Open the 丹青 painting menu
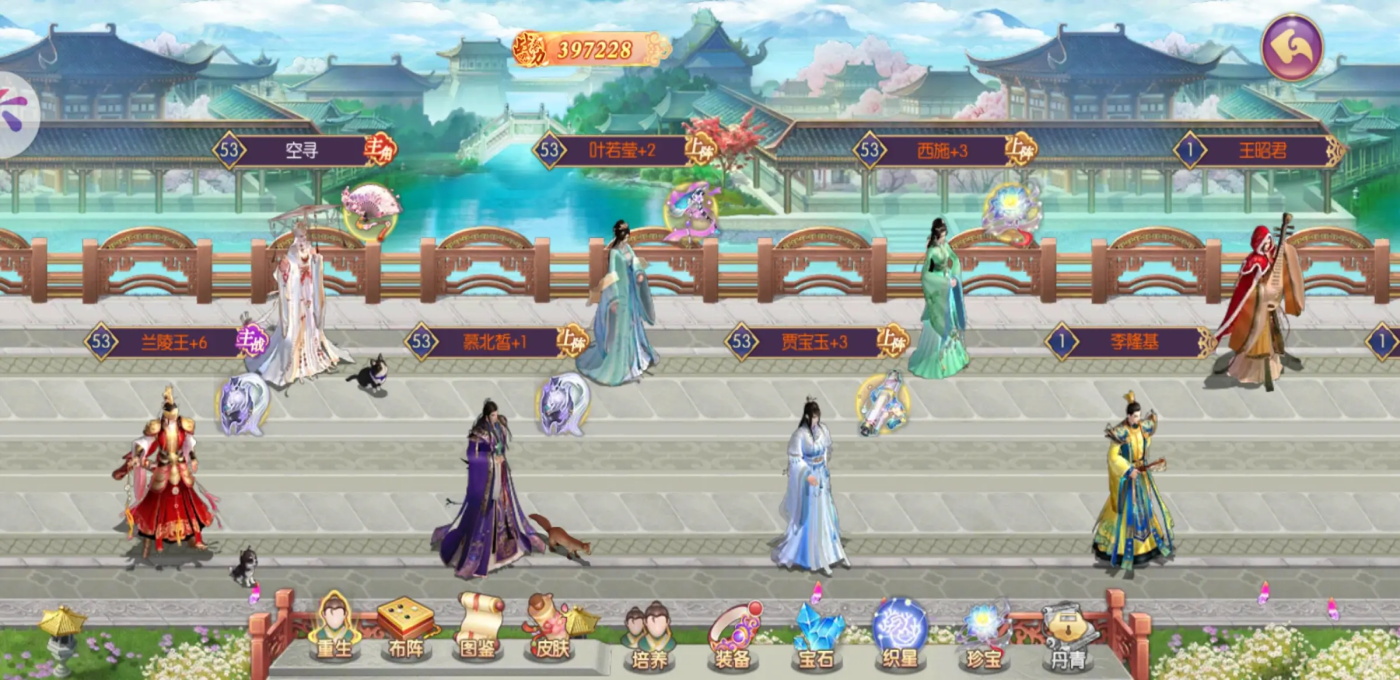Screen dimensions: 1400x680 coord(1066,634)
